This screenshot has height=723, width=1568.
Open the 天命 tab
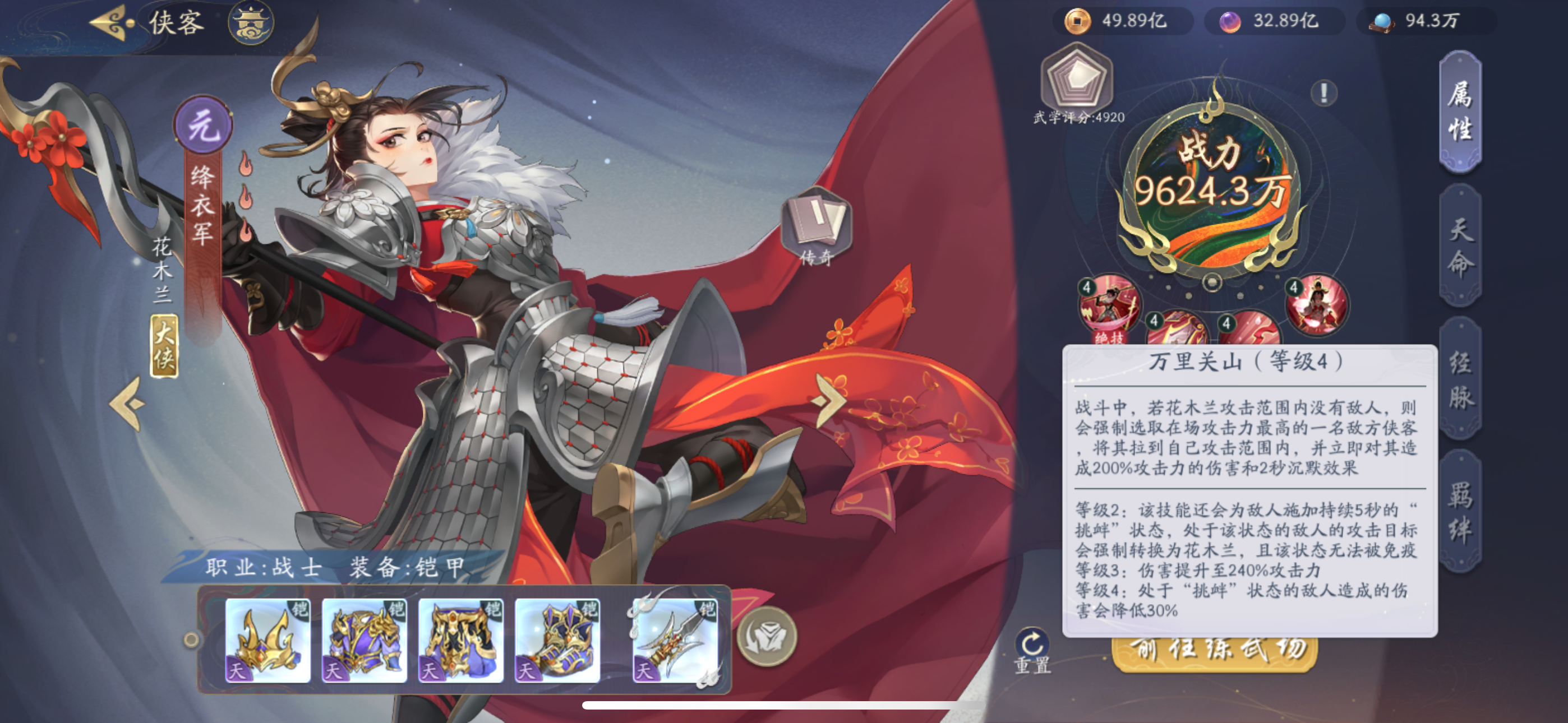(1460, 247)
